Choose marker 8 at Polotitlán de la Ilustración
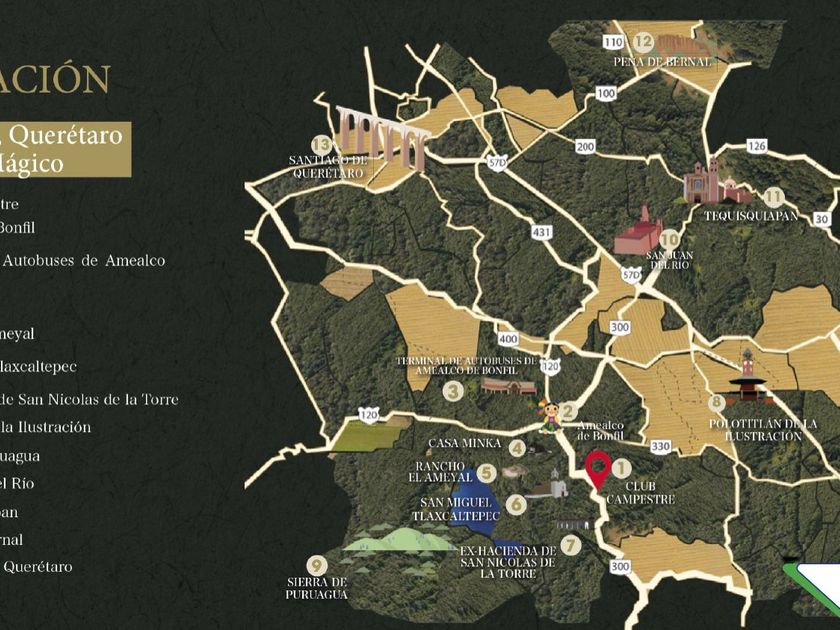The height and width of the screenshot is (630, 840). click(x=716, y=403)
